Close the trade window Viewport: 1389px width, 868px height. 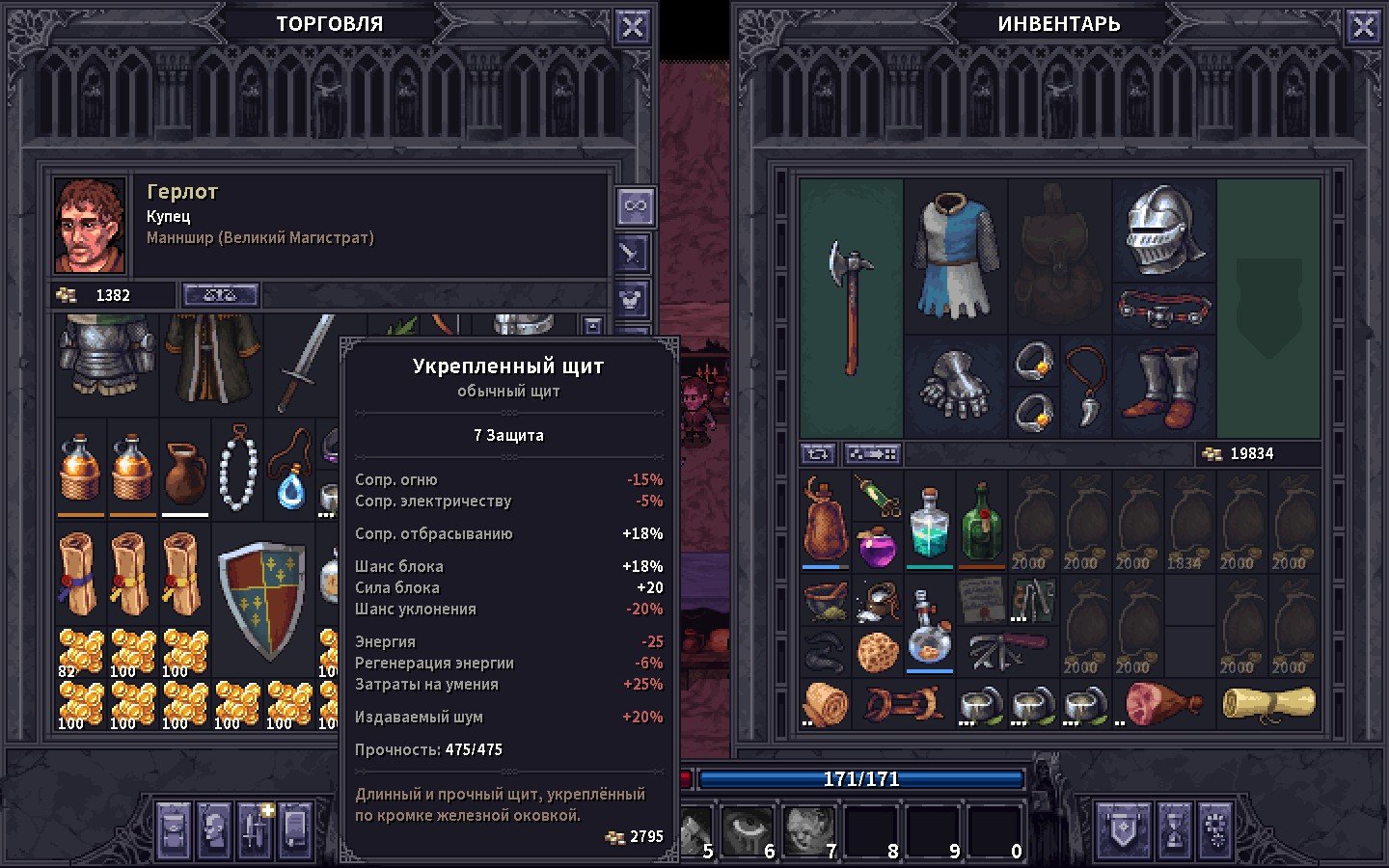[632, 28]
